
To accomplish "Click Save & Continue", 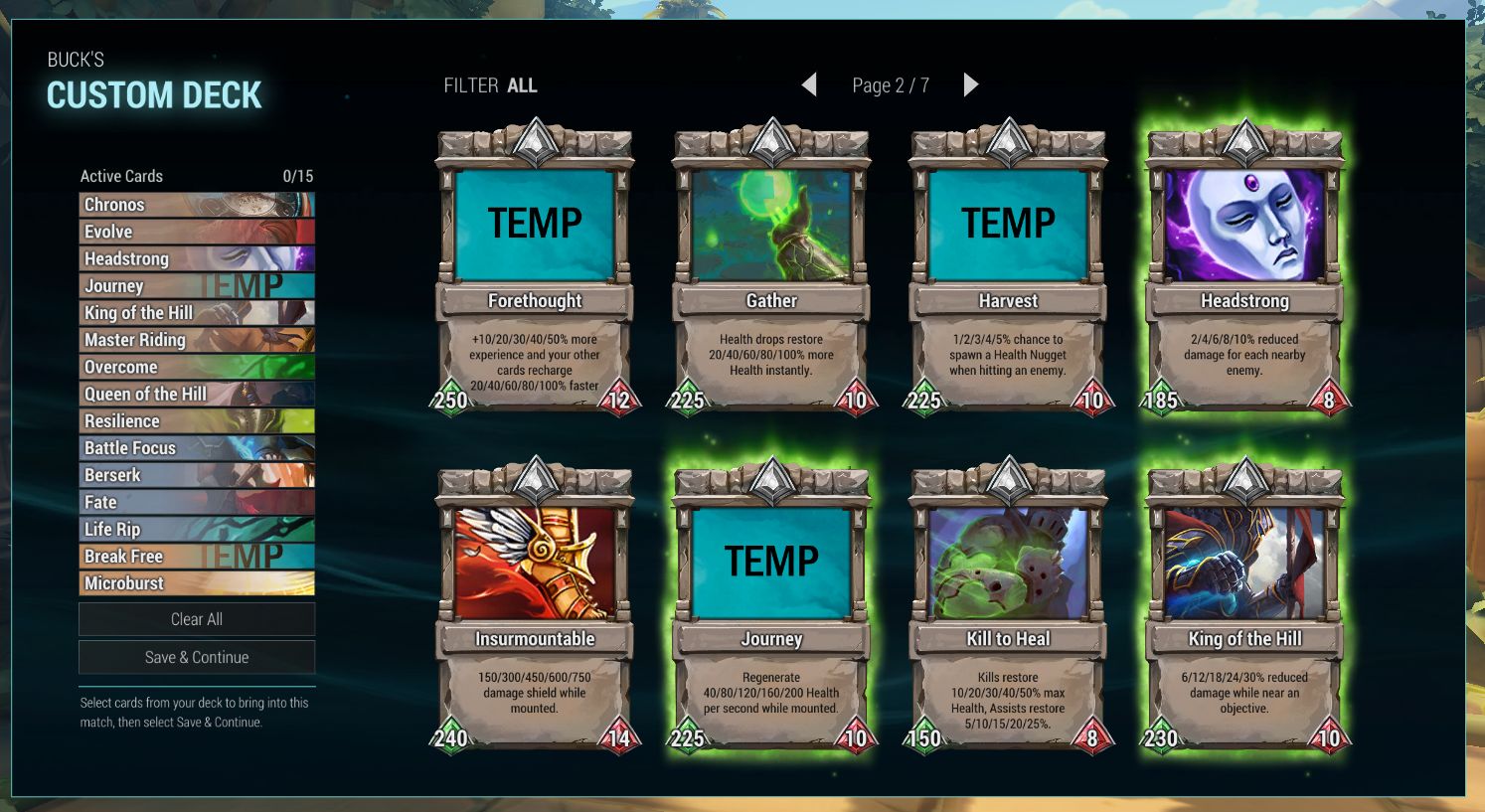I will pyautogui.click(x=197, y=657).
